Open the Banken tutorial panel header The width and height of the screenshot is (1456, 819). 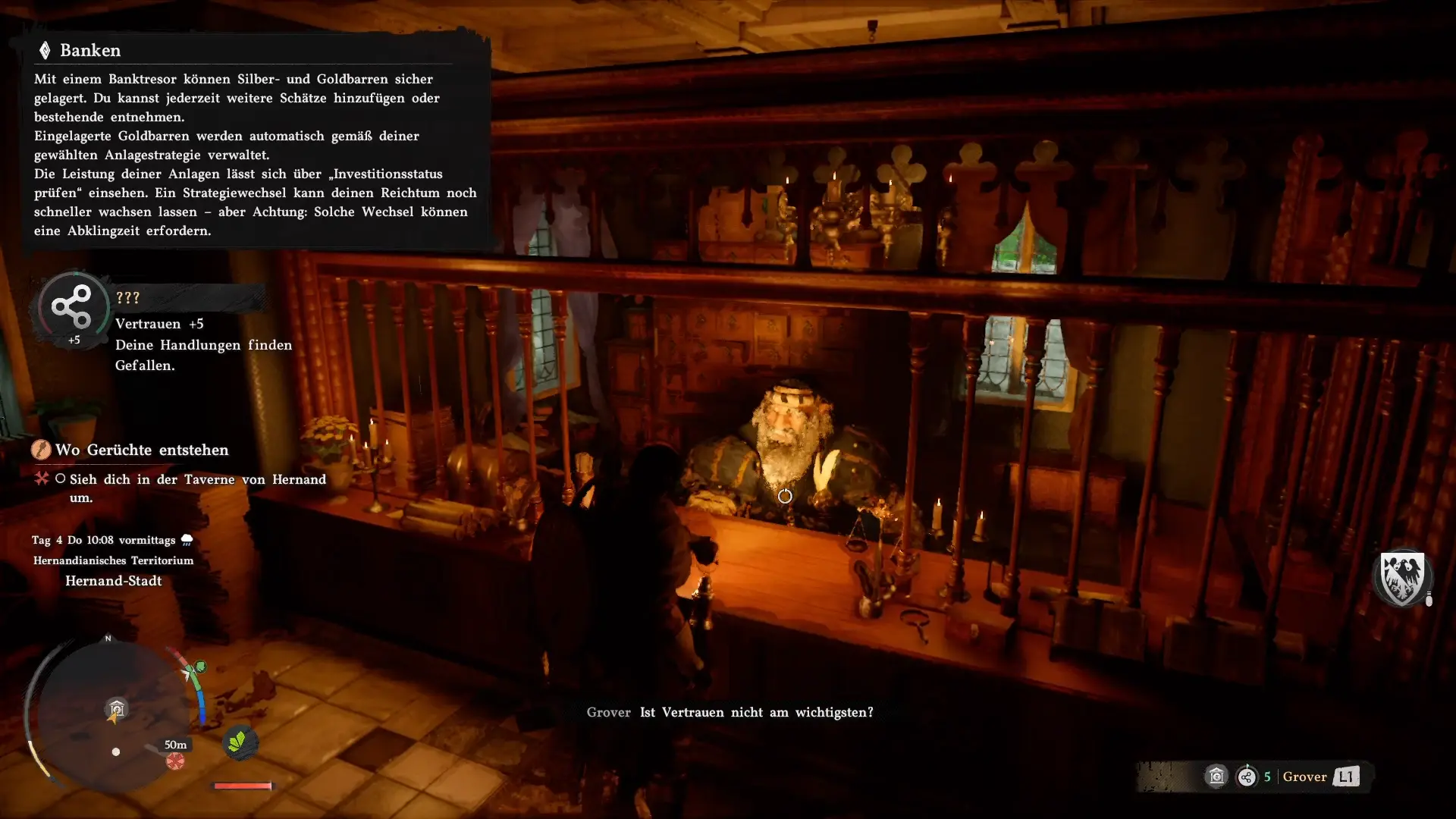(90, 51)
